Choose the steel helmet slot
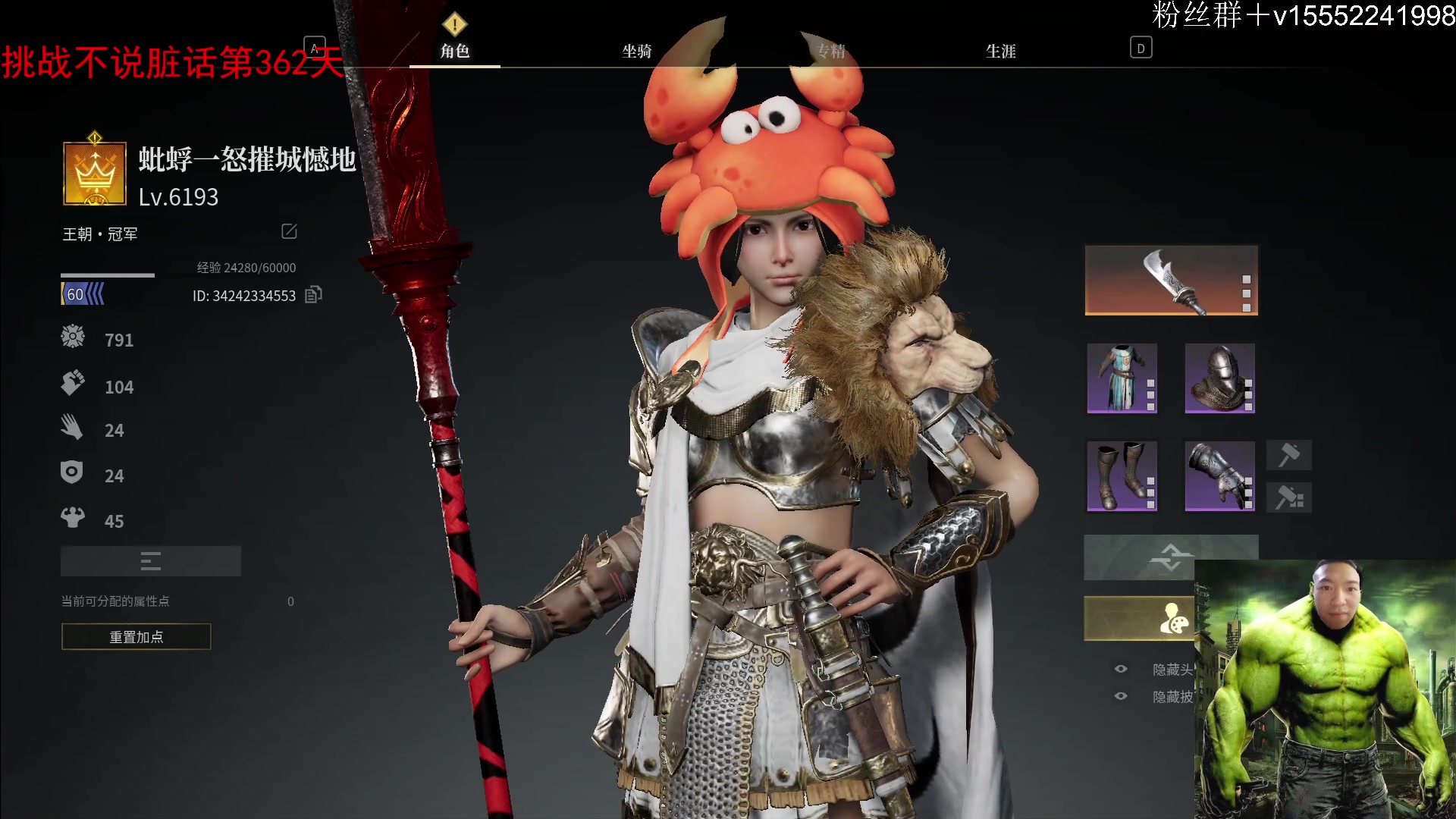The width and height of the screenshot is (1456, 819). coord(1219,378)
